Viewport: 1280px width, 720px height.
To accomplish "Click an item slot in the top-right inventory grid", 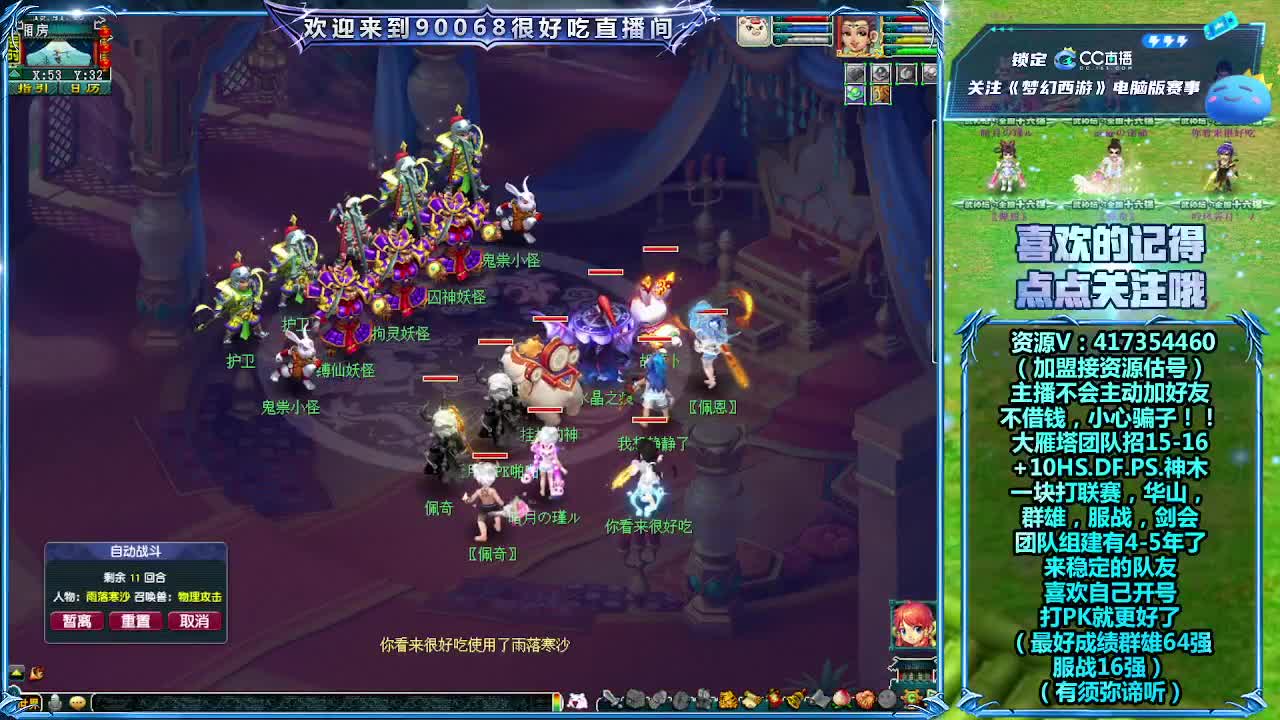I will point(855,74).
